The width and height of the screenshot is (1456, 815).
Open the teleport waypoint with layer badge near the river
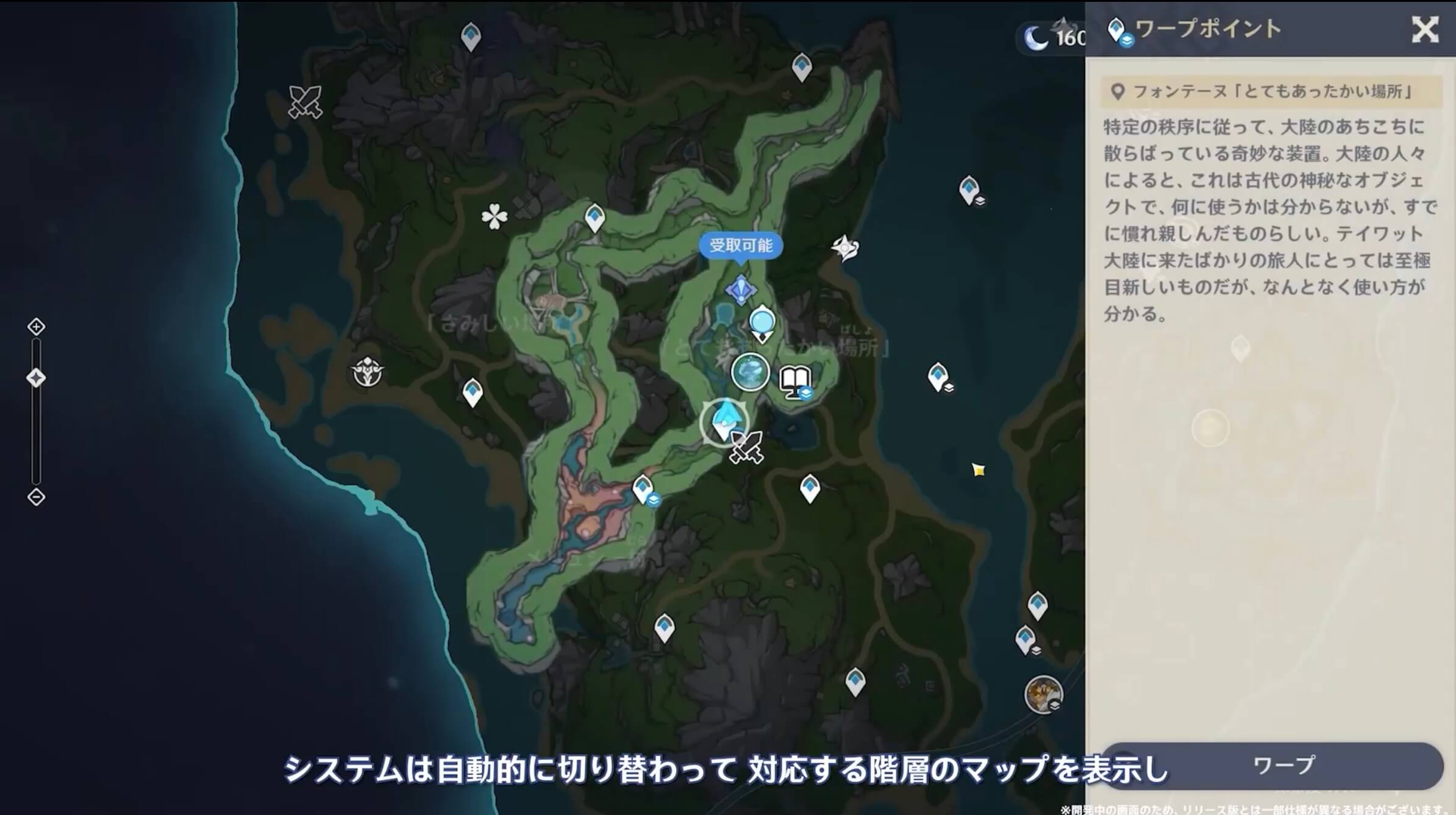[643, 488]
